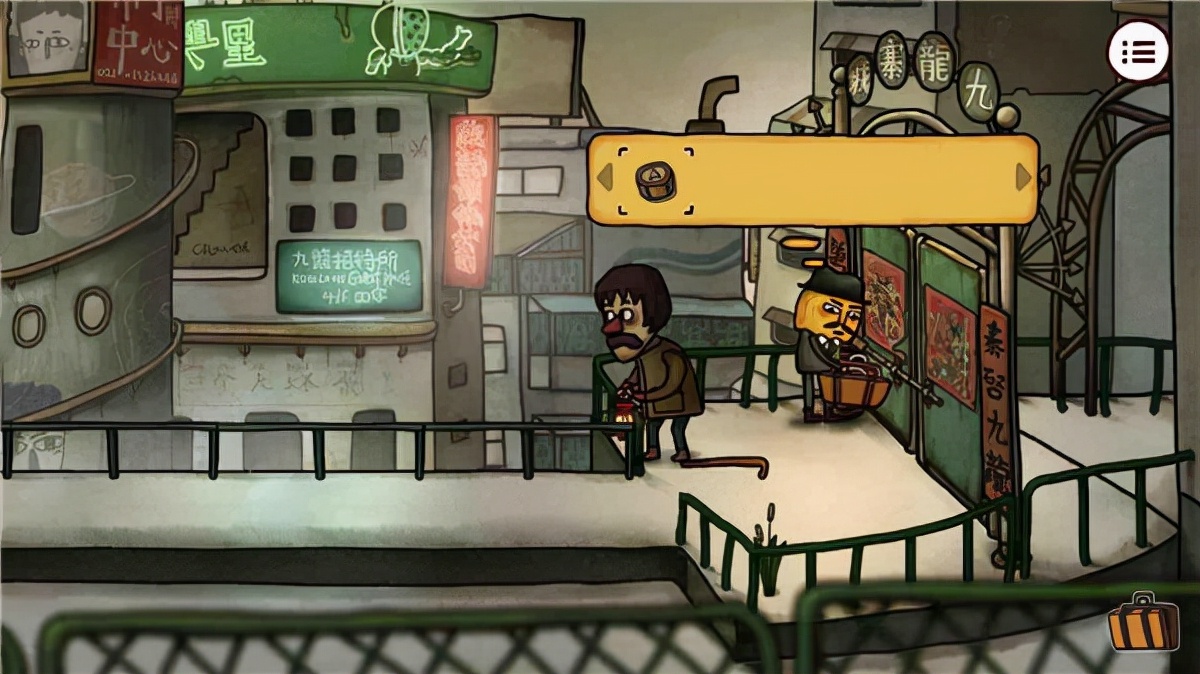Select the round tin item in inventory

tap(656, 180)
